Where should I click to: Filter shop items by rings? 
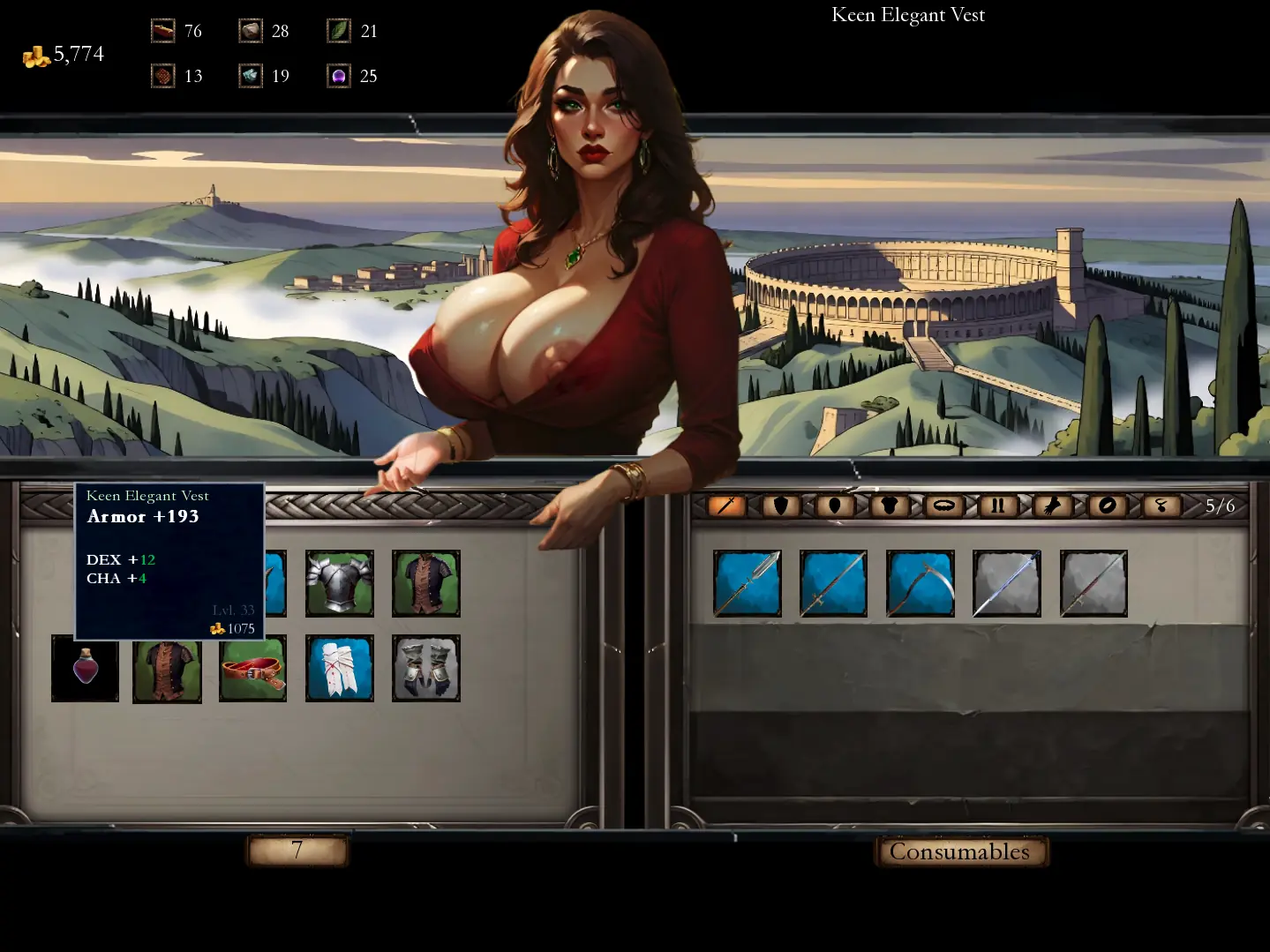pyautogui.click(x=1107, y=506)
